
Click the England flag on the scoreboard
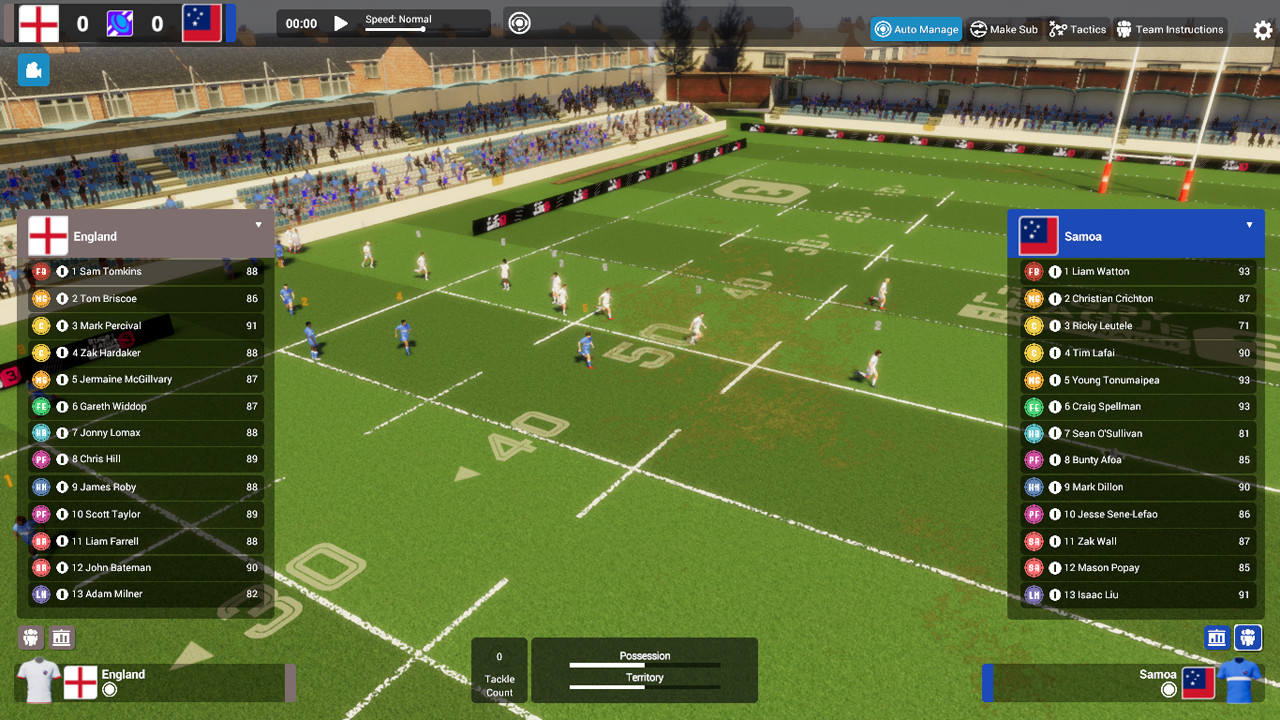coord(38,22)
